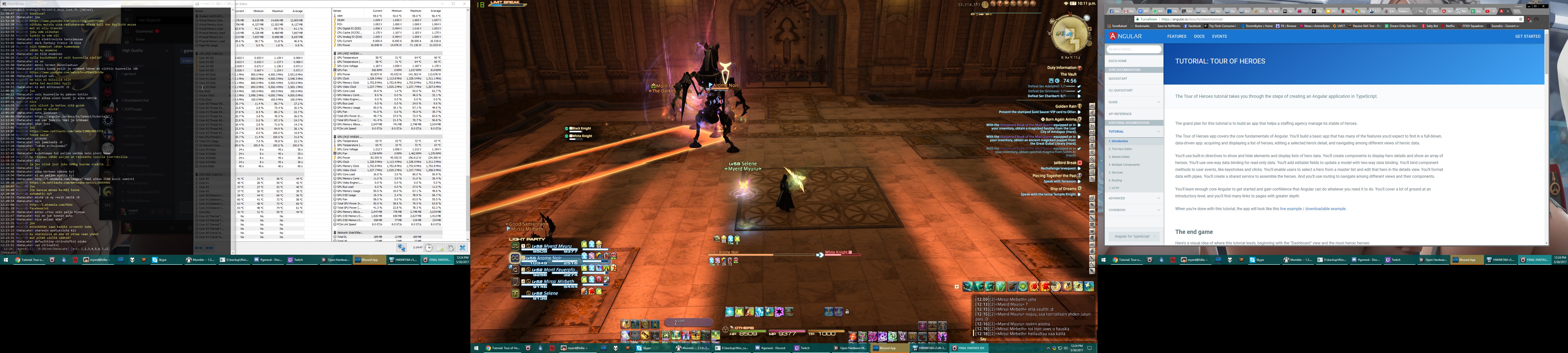Open Duty Information for The Vault
Screen dimensions: 1568x353
coord(1063,68)
